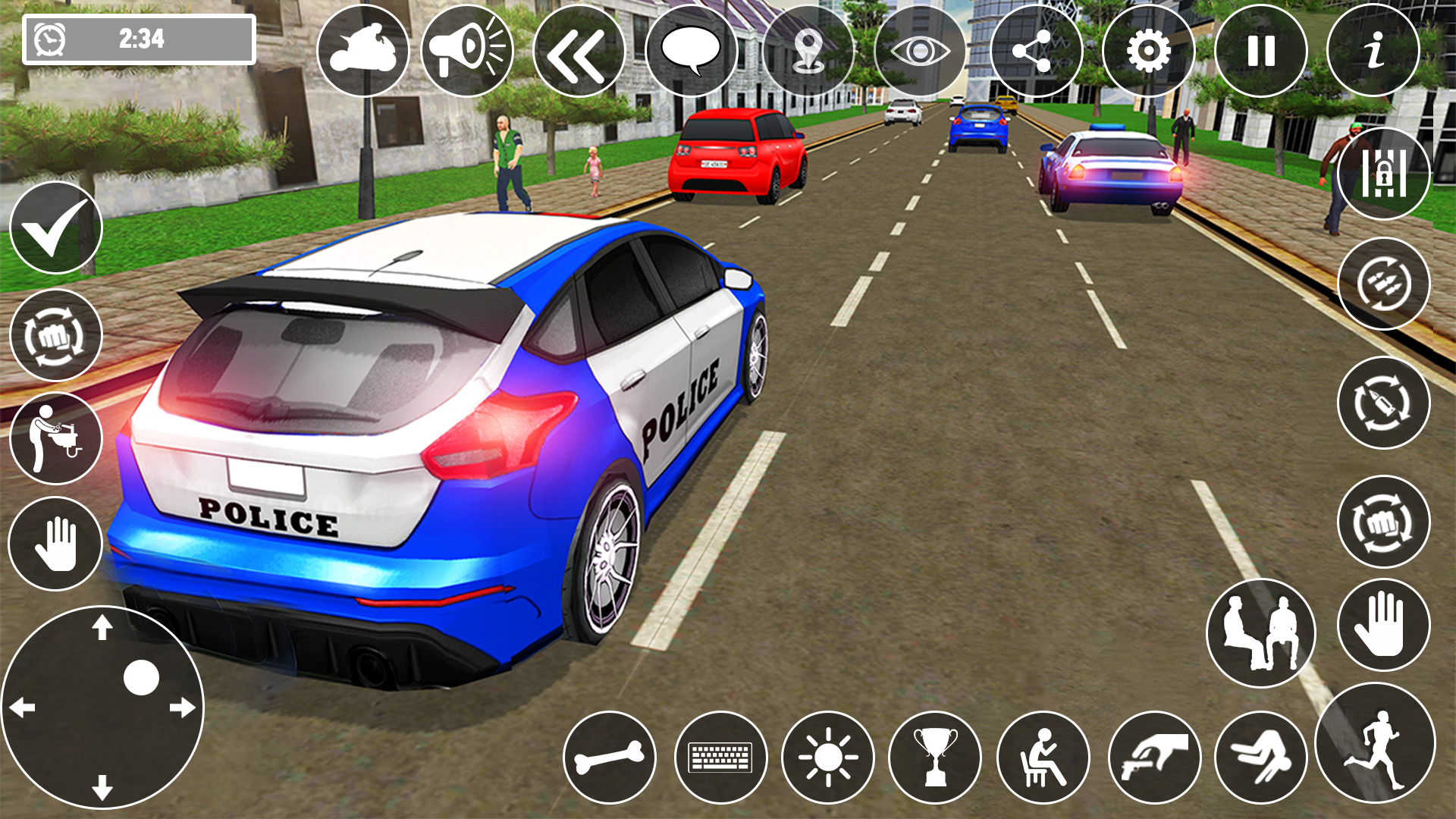Viewport: 1456px width, 819px height.
Task: Toggle the eye camera view icon
Action: (x=919, y=49)
